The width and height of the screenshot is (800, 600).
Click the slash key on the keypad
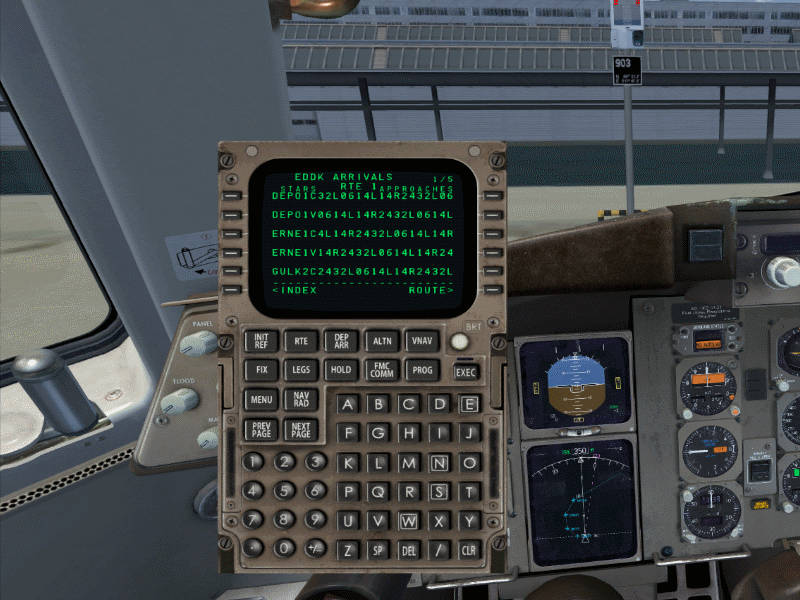point(438,550)
